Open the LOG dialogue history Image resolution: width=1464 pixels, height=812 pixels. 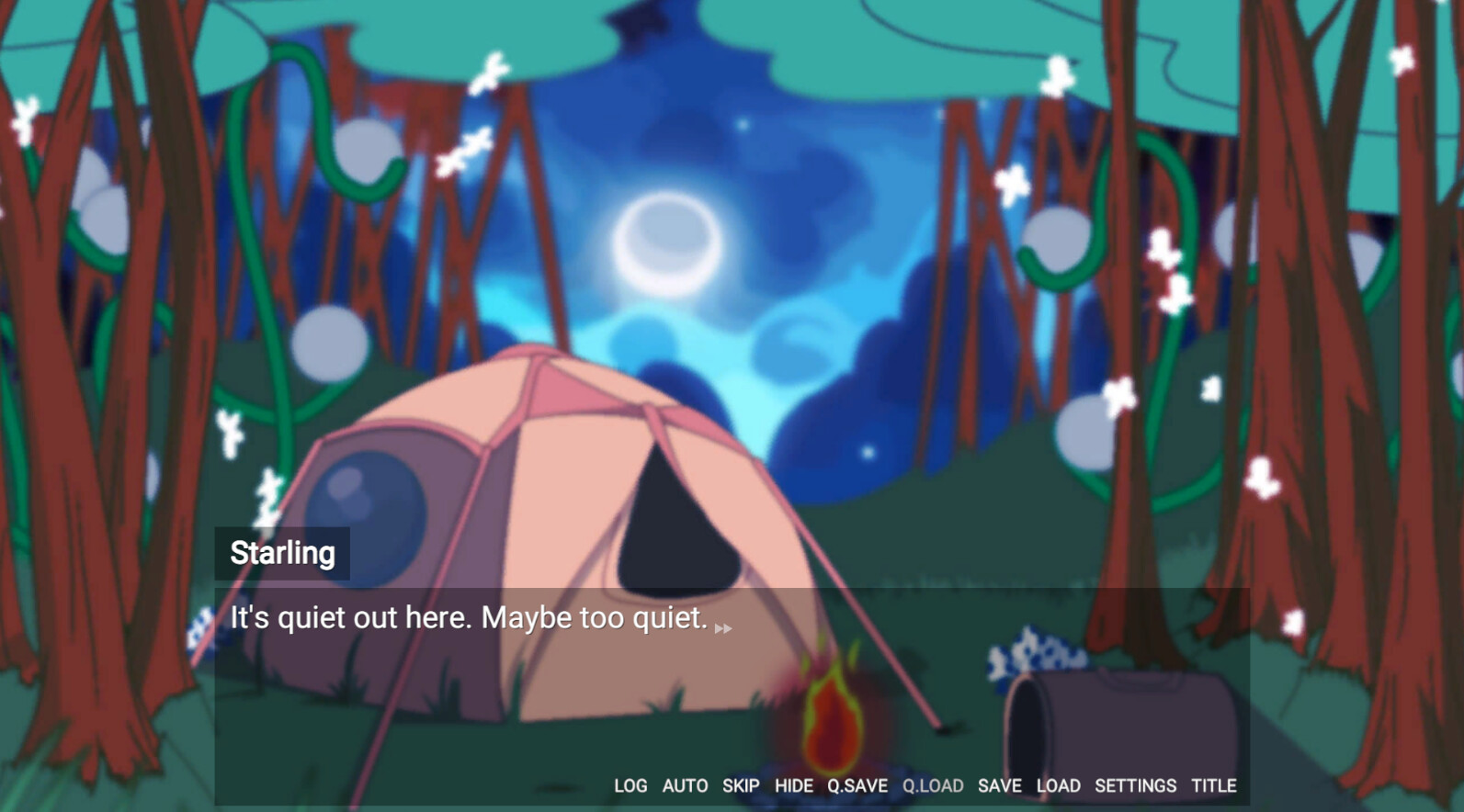pyautogui.click(x=631, y=786)
